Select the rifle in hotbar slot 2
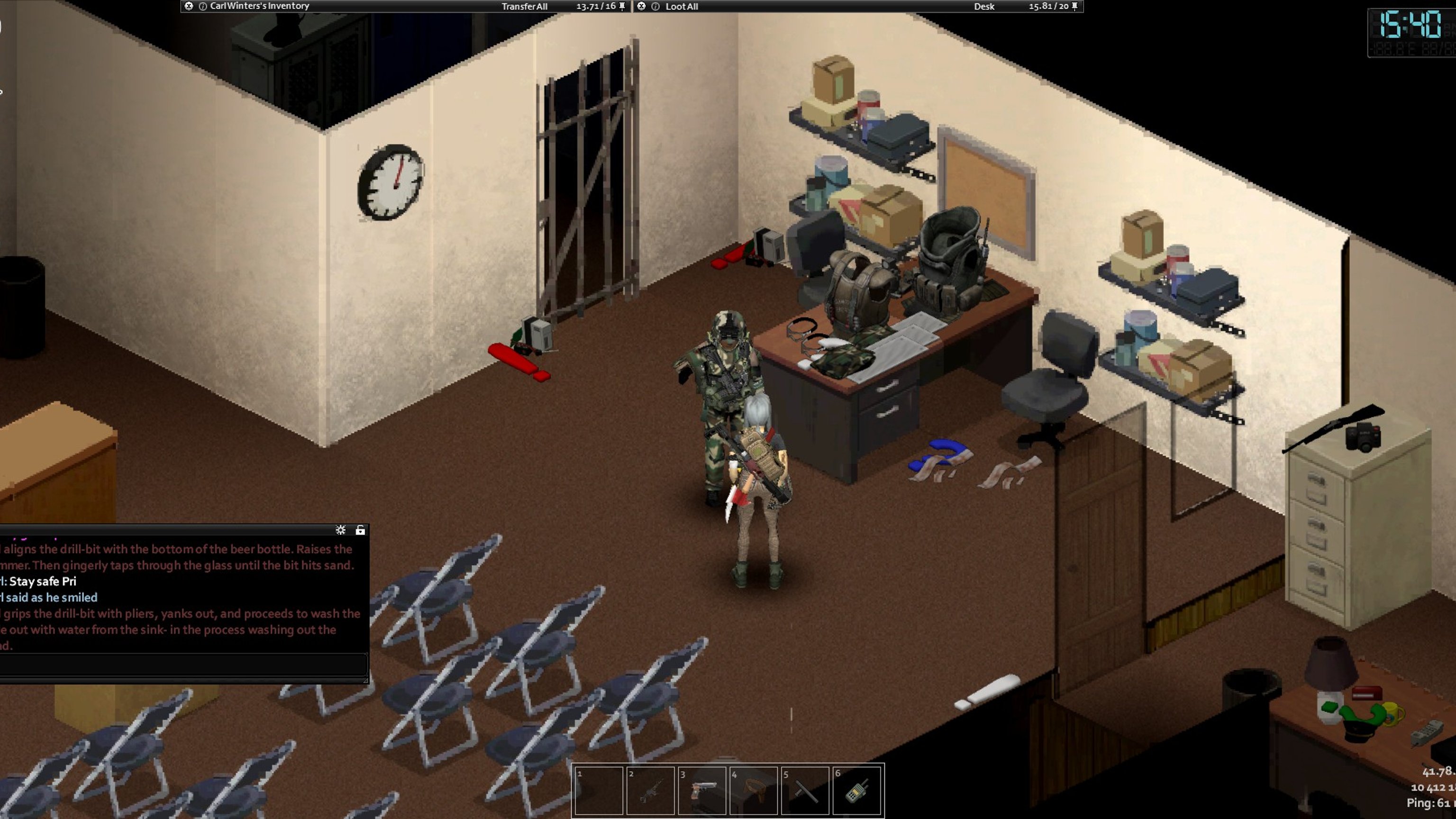1456x819 pixels. point(650,790)
